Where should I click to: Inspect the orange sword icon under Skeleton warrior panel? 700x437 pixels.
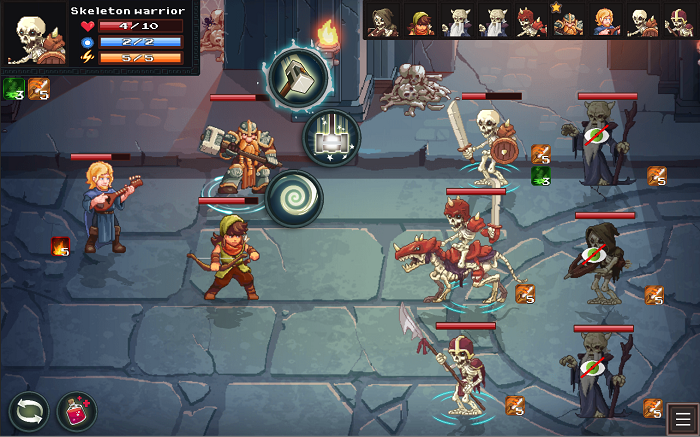coord(38,89)
